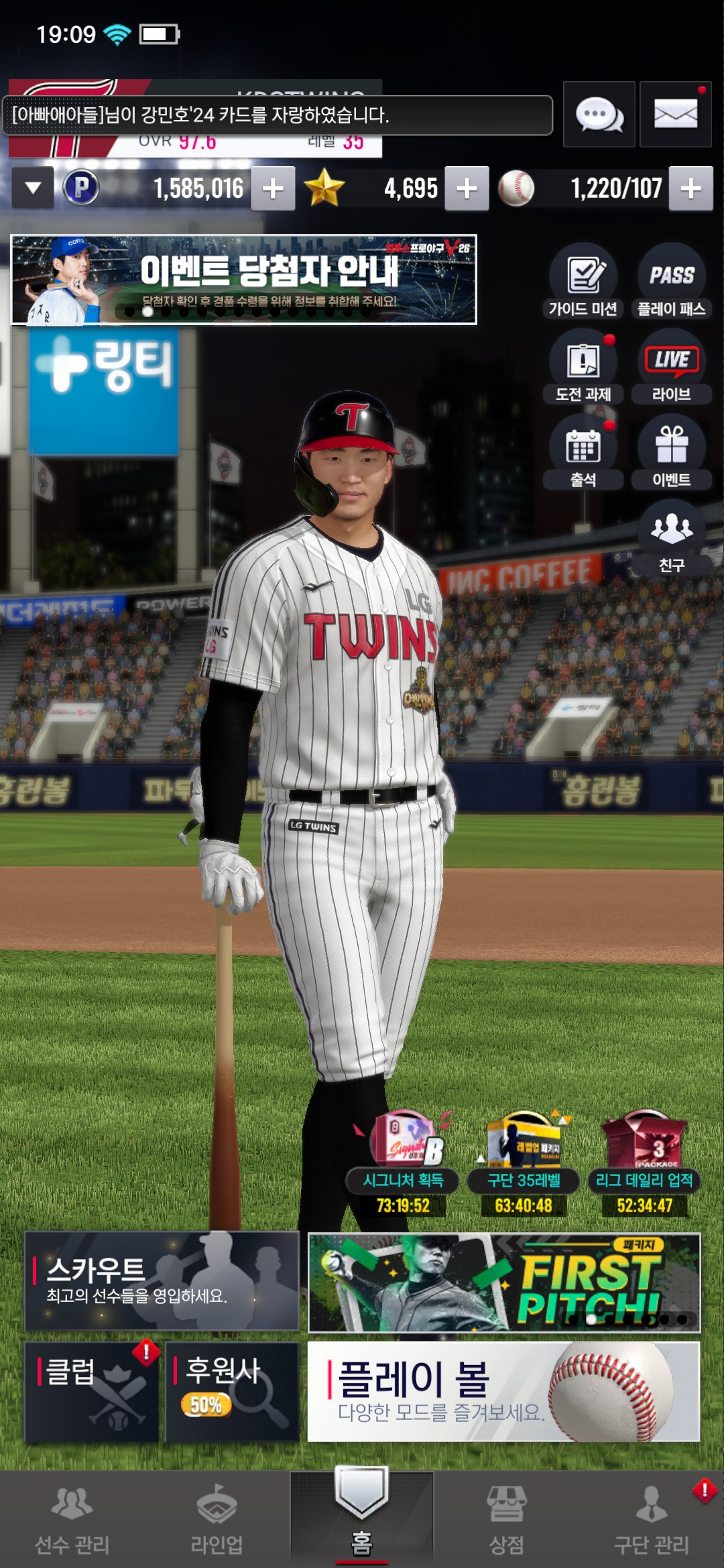Open the 클럽 club menu
The image size is (724, 1568).
click(92, 1391)
